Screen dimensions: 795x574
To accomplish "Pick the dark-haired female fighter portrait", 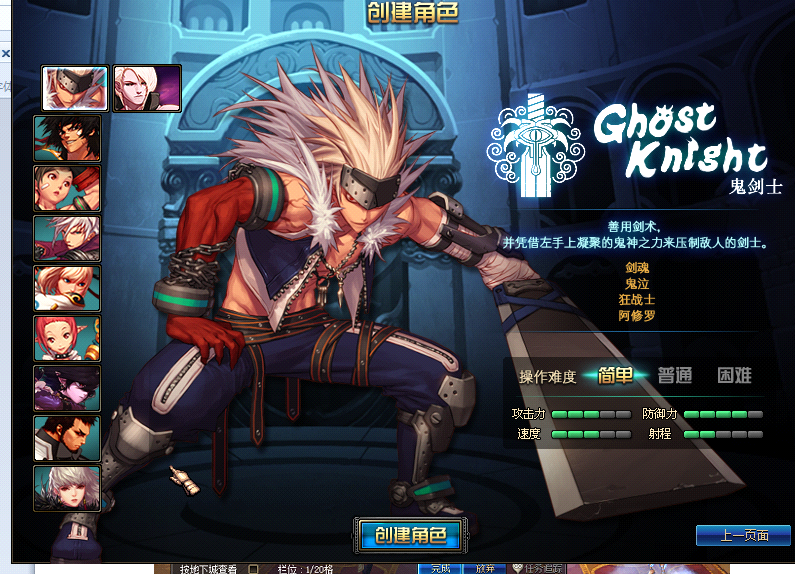I will click(67, 188).
